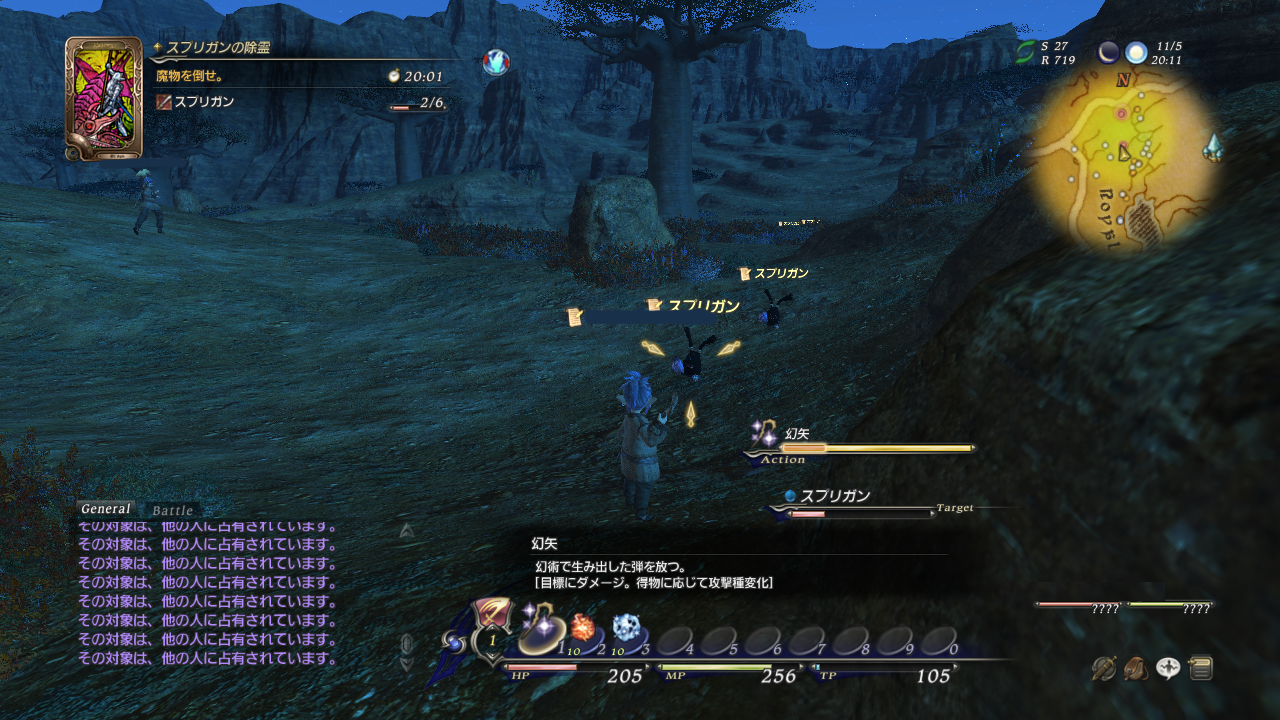The width and height of the screenshot is (1280, 720).
Task: Click the class emblem beside the hotbar
Action: click(x=492, y=615)
